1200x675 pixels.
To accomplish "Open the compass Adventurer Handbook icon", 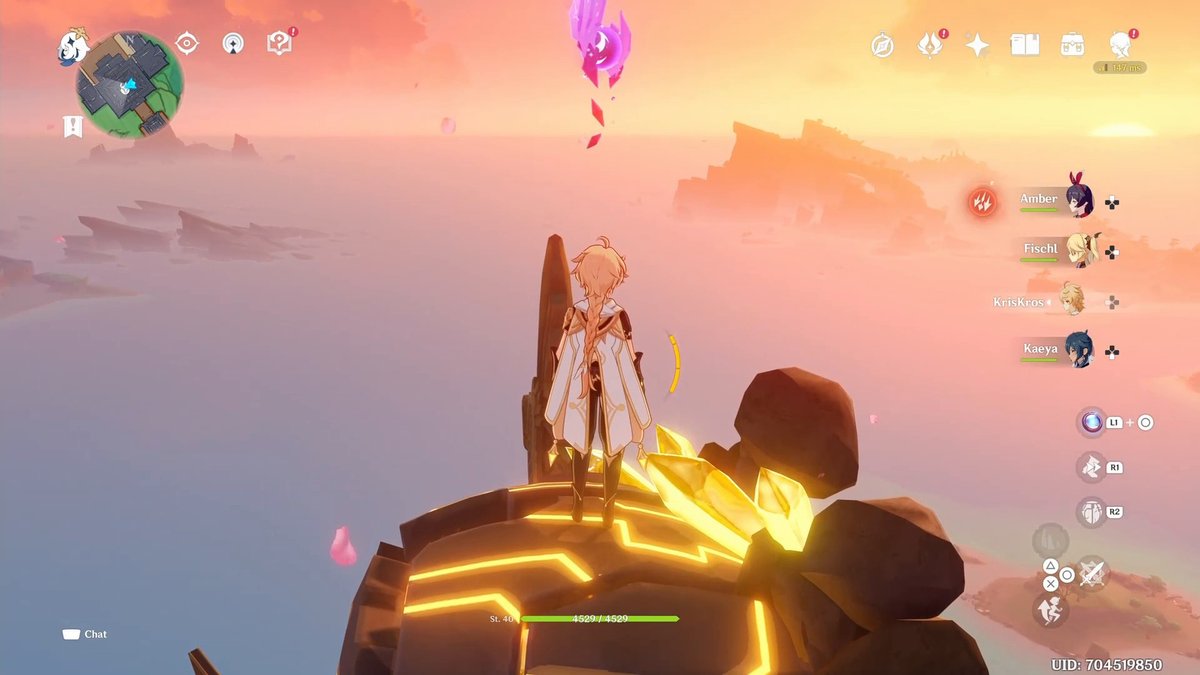I will [x=882, y=45].
